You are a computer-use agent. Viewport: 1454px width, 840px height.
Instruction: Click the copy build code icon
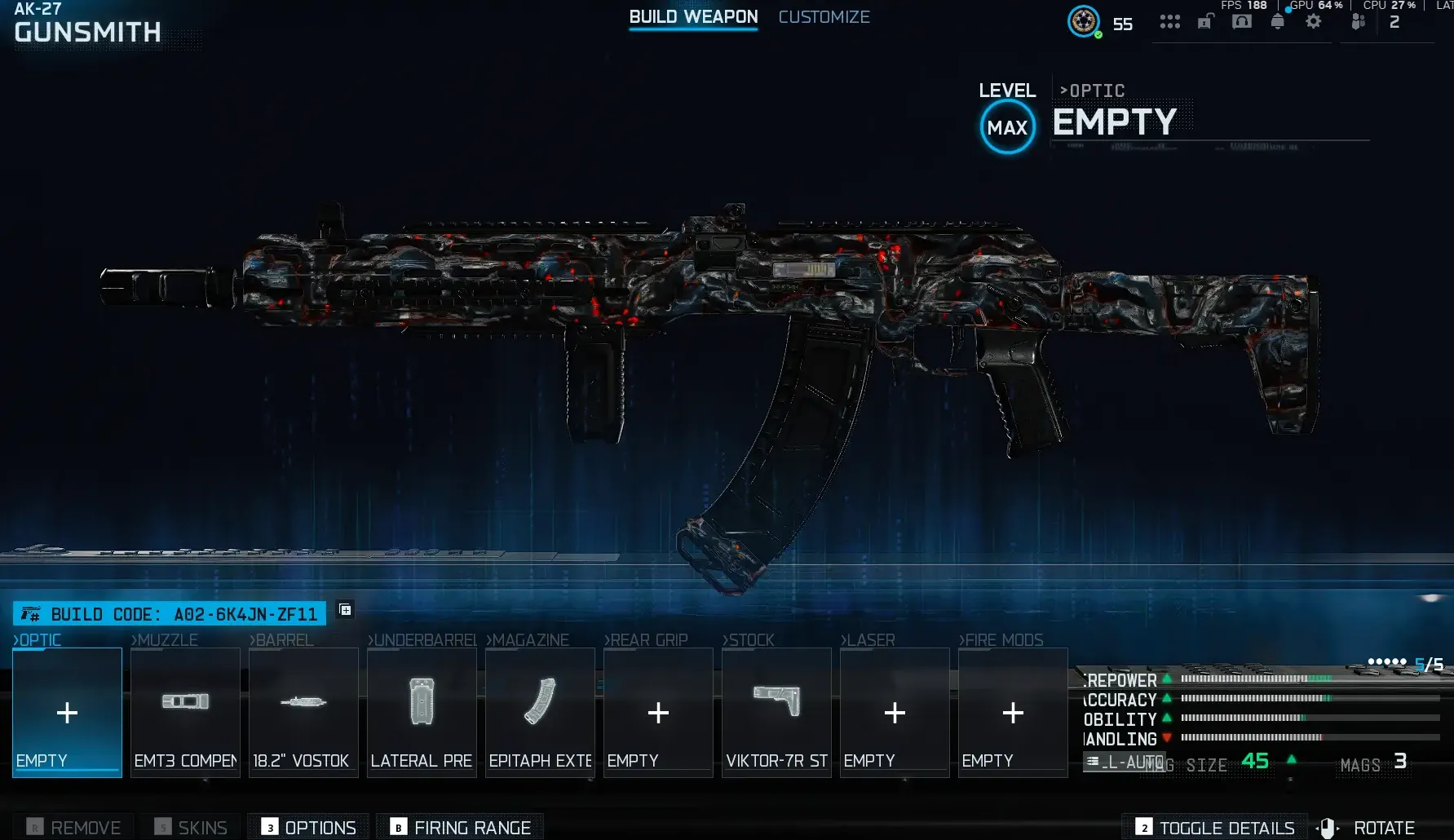click(343, 609)
